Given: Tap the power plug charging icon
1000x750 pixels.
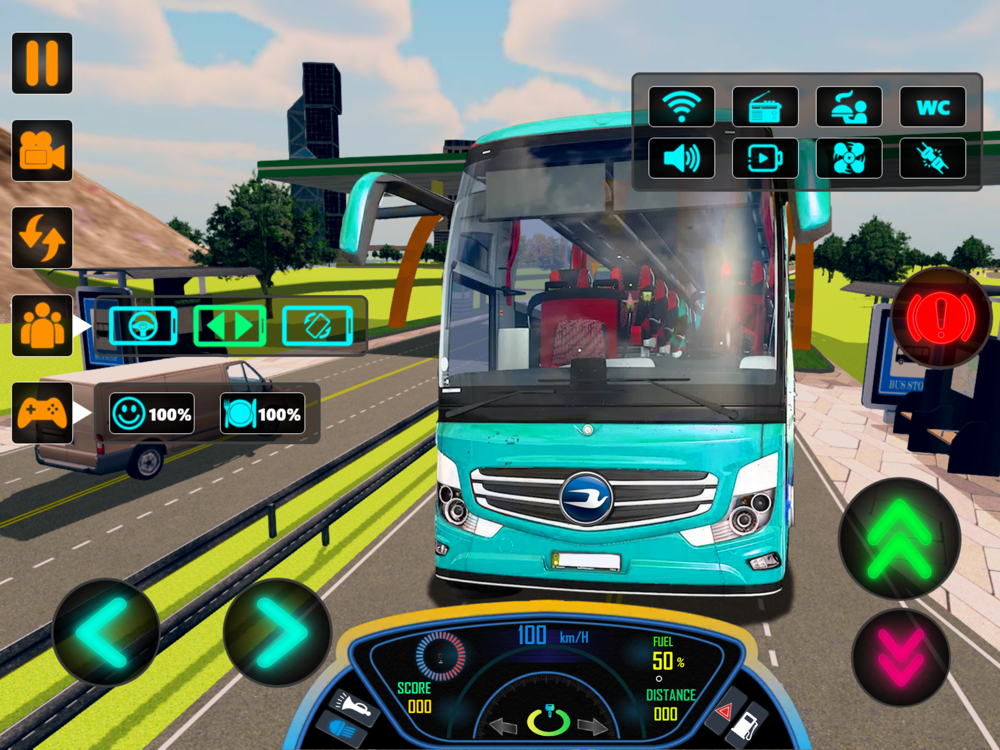Looking at the screenshot, I should coord(933,158).
